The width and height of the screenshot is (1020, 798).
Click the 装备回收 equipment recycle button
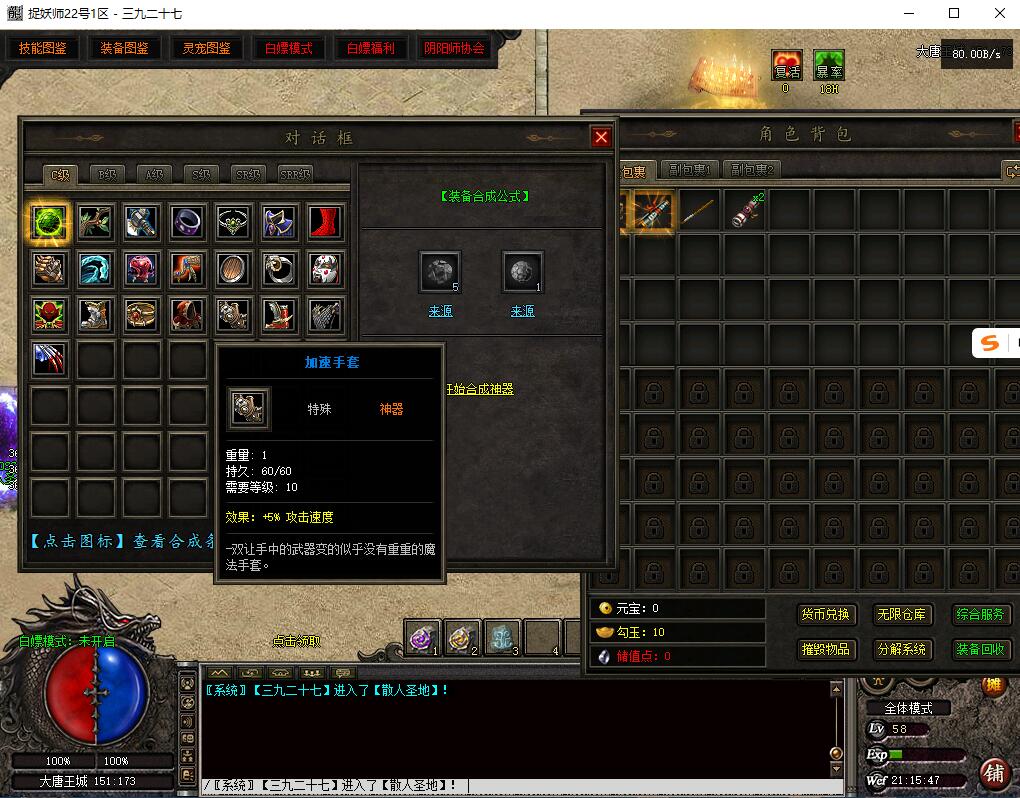point(980,649)
